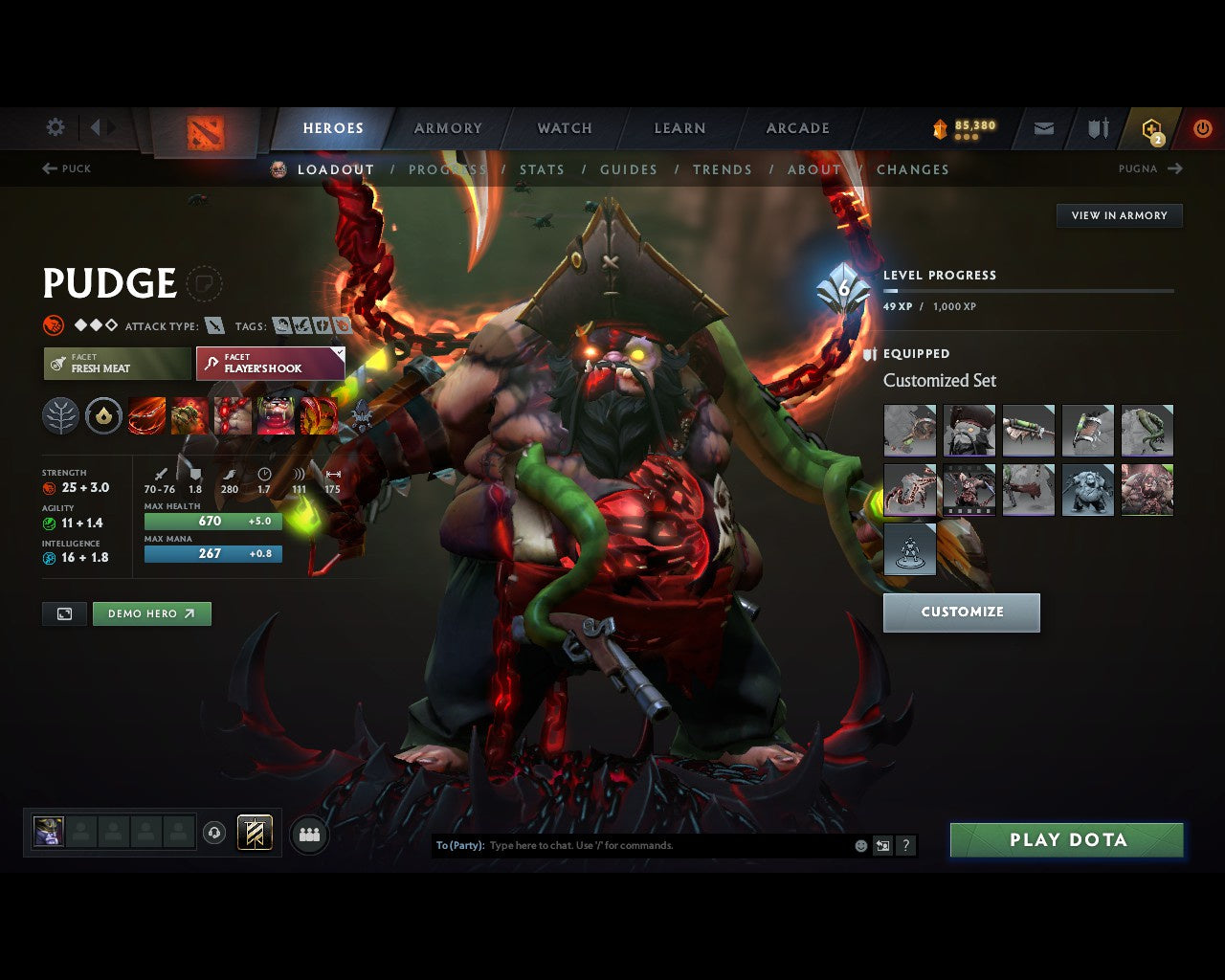Click the talent tree icon

[60, 415]
